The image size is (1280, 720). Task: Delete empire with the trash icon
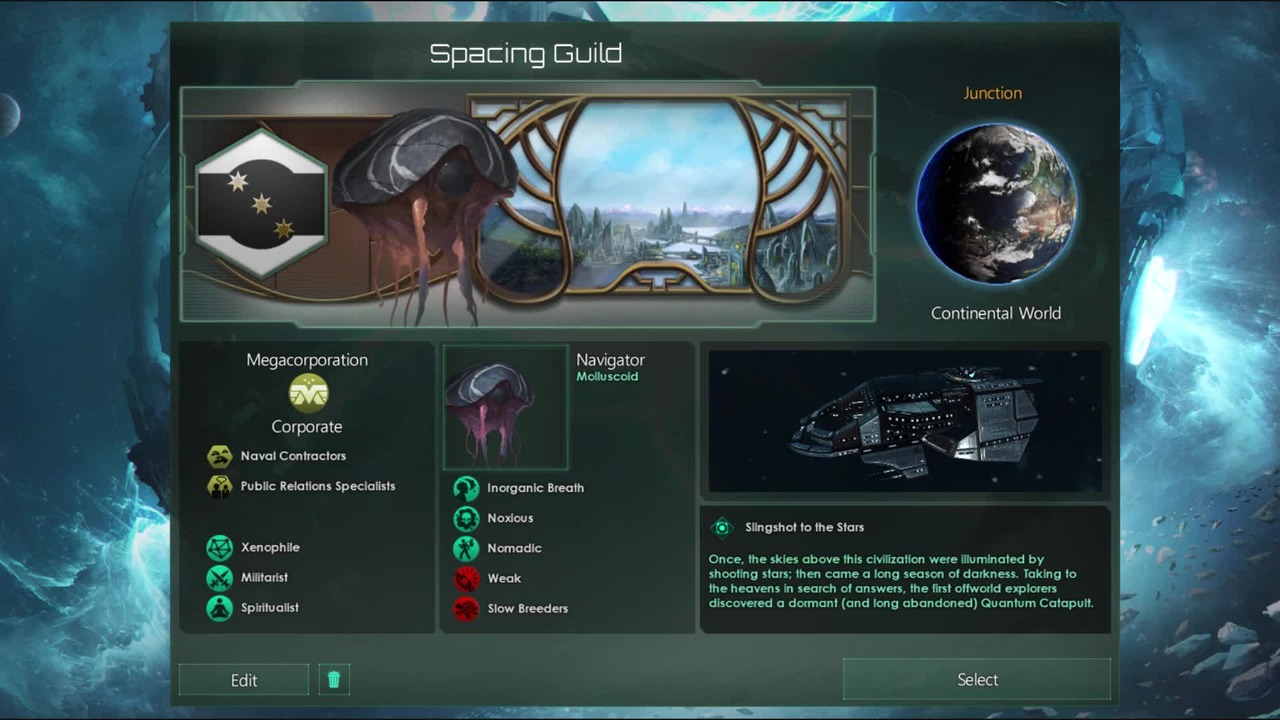pyautogui.click(x=334, y=680)
